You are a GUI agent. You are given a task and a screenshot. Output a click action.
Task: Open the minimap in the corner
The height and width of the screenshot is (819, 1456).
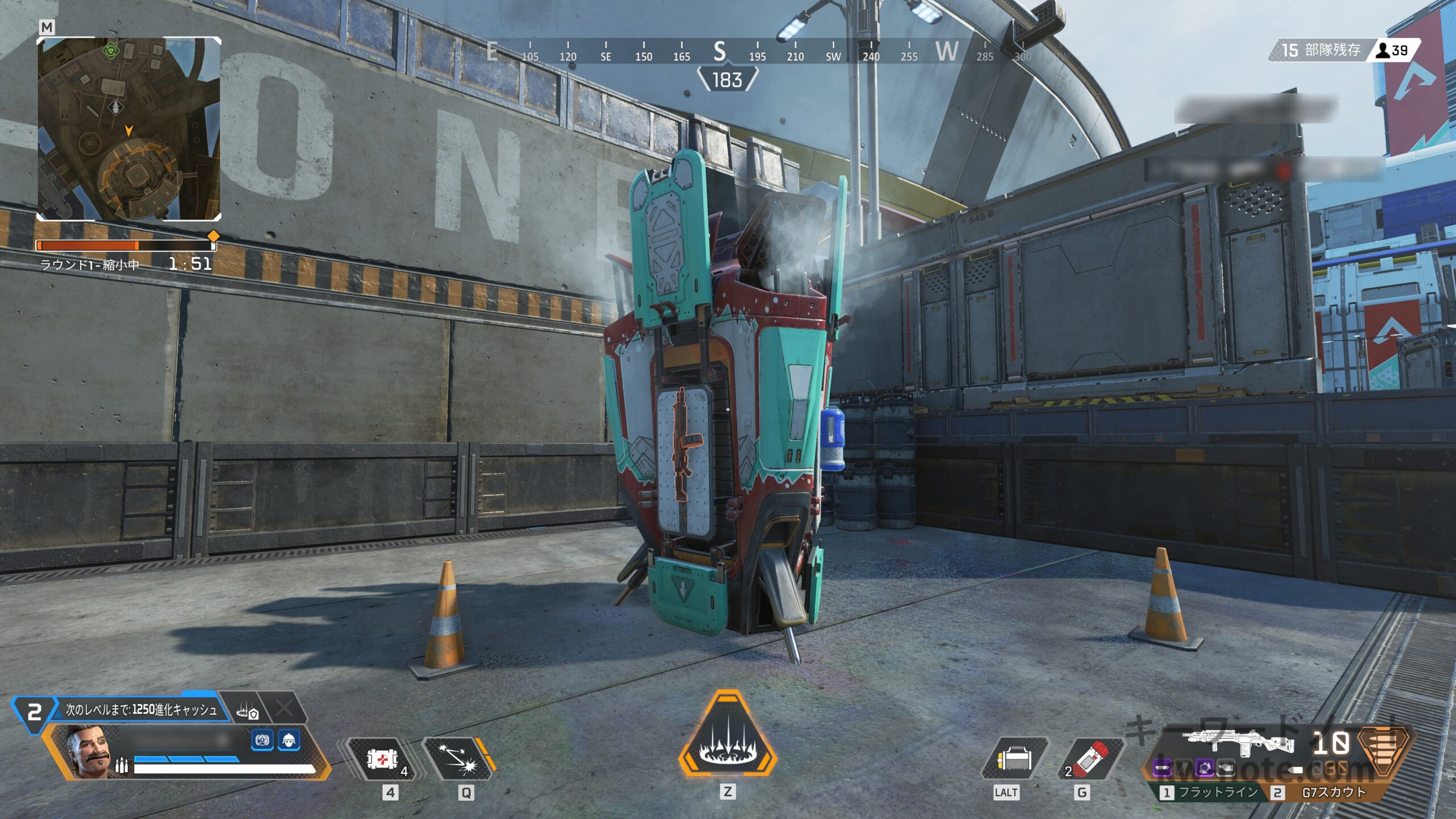(129, 129)
